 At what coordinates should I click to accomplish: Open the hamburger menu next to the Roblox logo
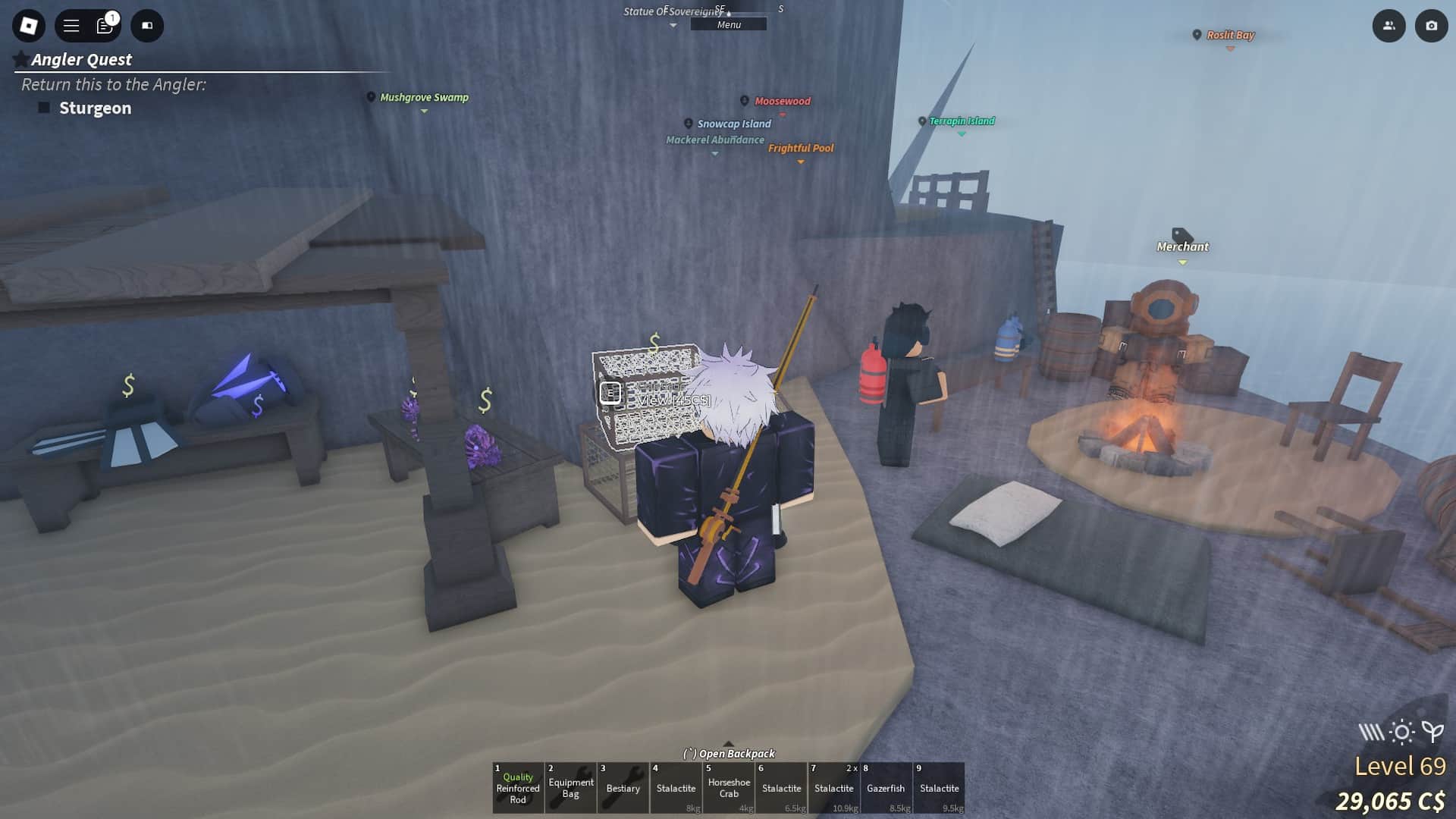click(70, 25)
